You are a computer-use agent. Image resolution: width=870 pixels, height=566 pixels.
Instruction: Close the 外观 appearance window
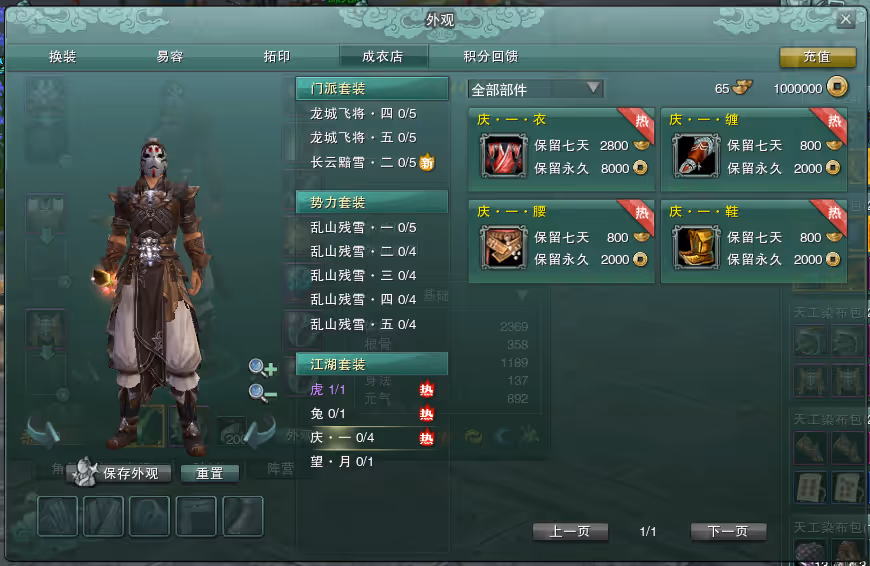(845, 19)
